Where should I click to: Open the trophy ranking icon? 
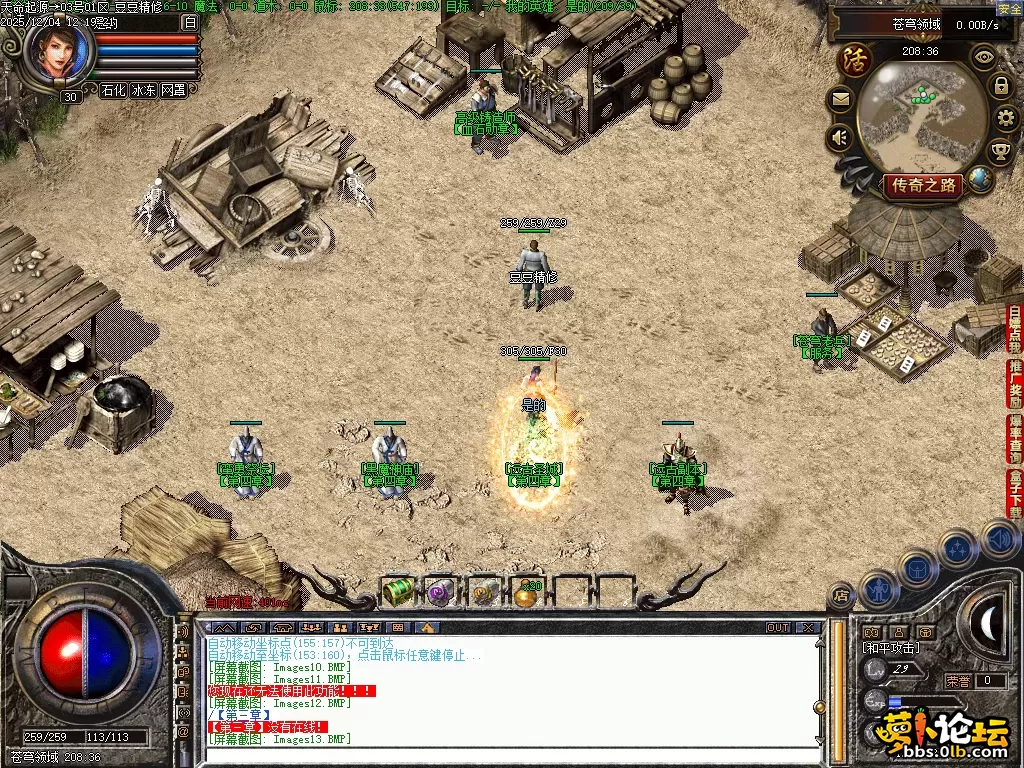[x=999, y=152]
